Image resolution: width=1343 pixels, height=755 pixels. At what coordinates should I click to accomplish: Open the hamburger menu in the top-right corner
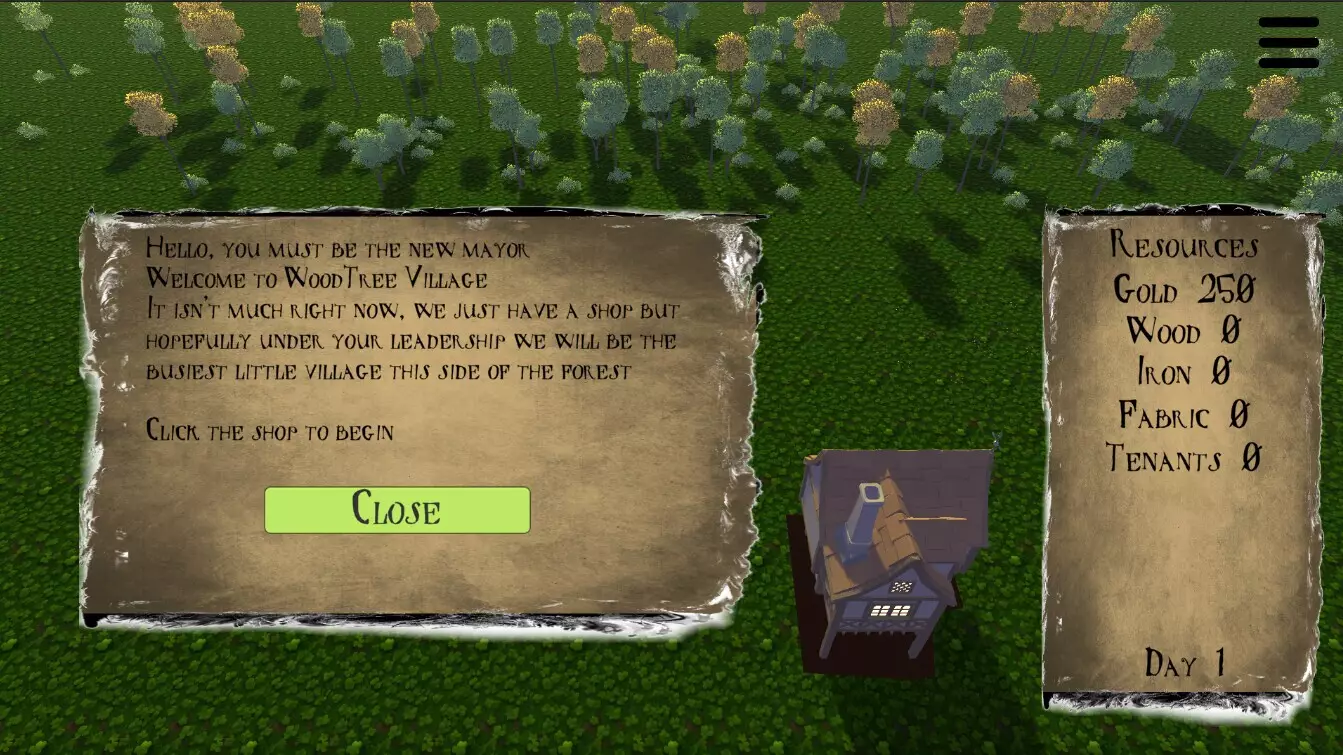click(1288, 40)
